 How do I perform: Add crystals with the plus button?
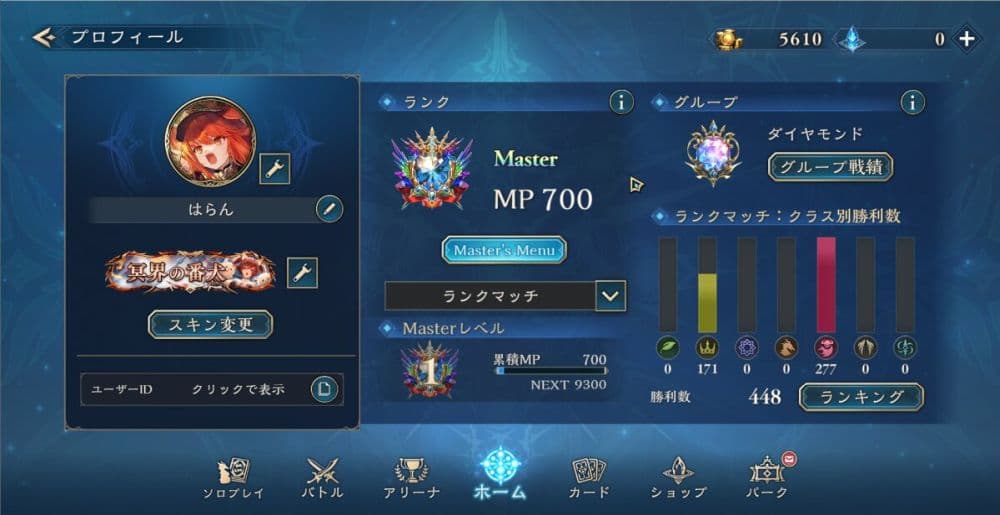click(x=966, y=39)
